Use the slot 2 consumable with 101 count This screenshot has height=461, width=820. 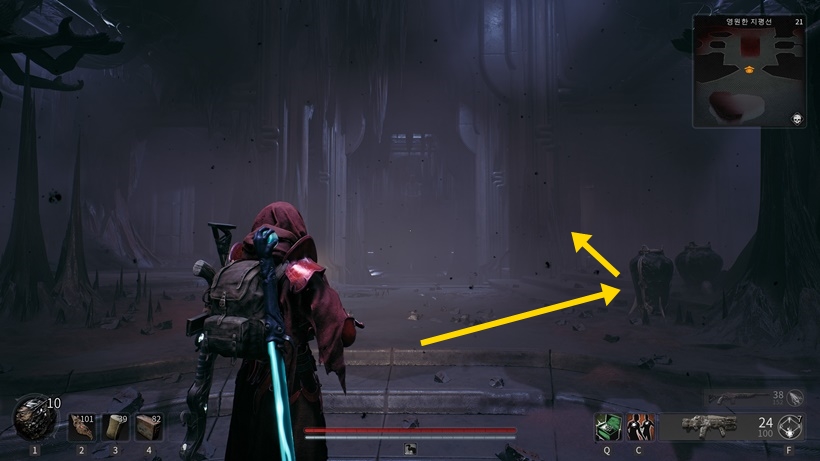[82, 427]
